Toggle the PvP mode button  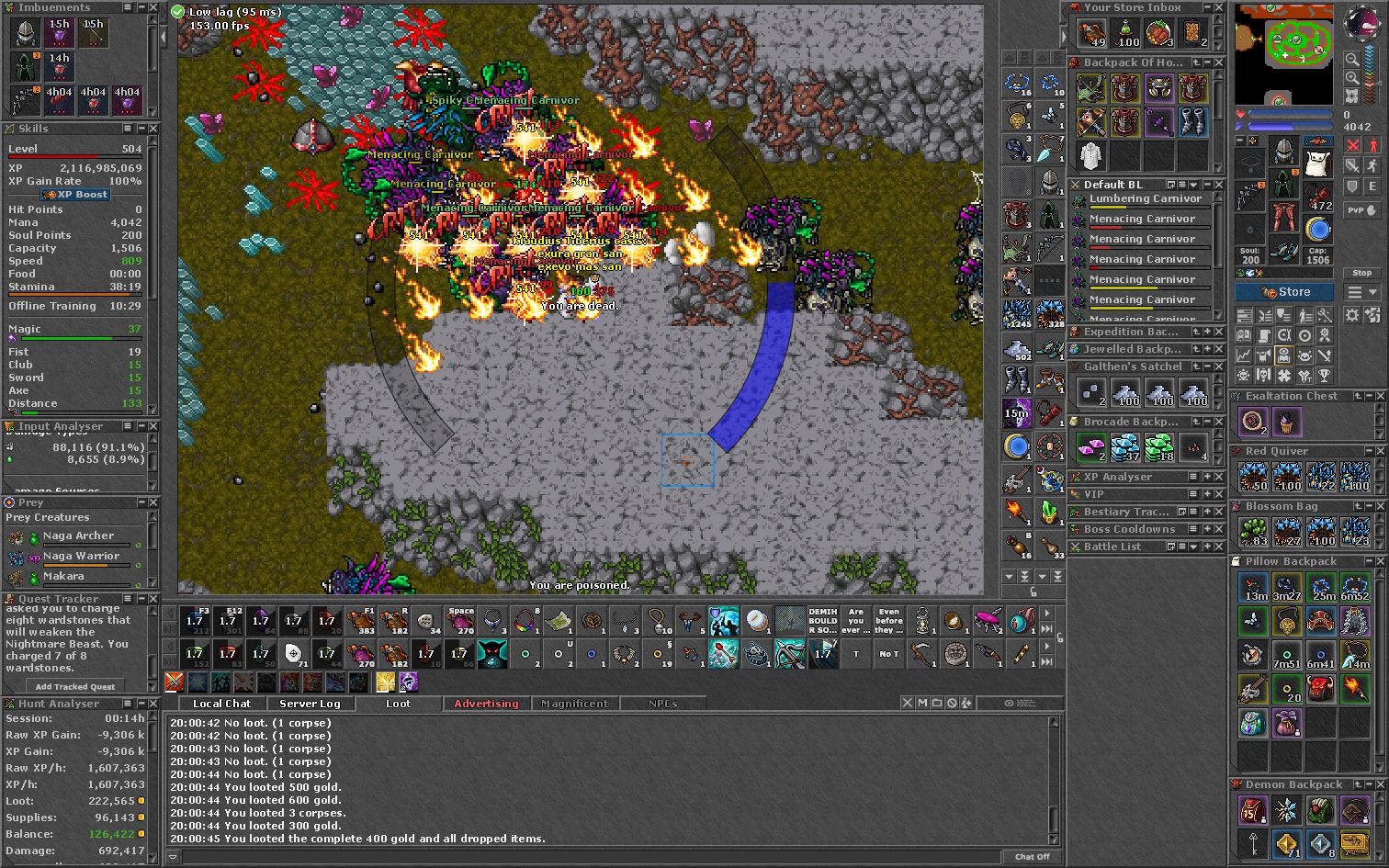(1362, 210)
